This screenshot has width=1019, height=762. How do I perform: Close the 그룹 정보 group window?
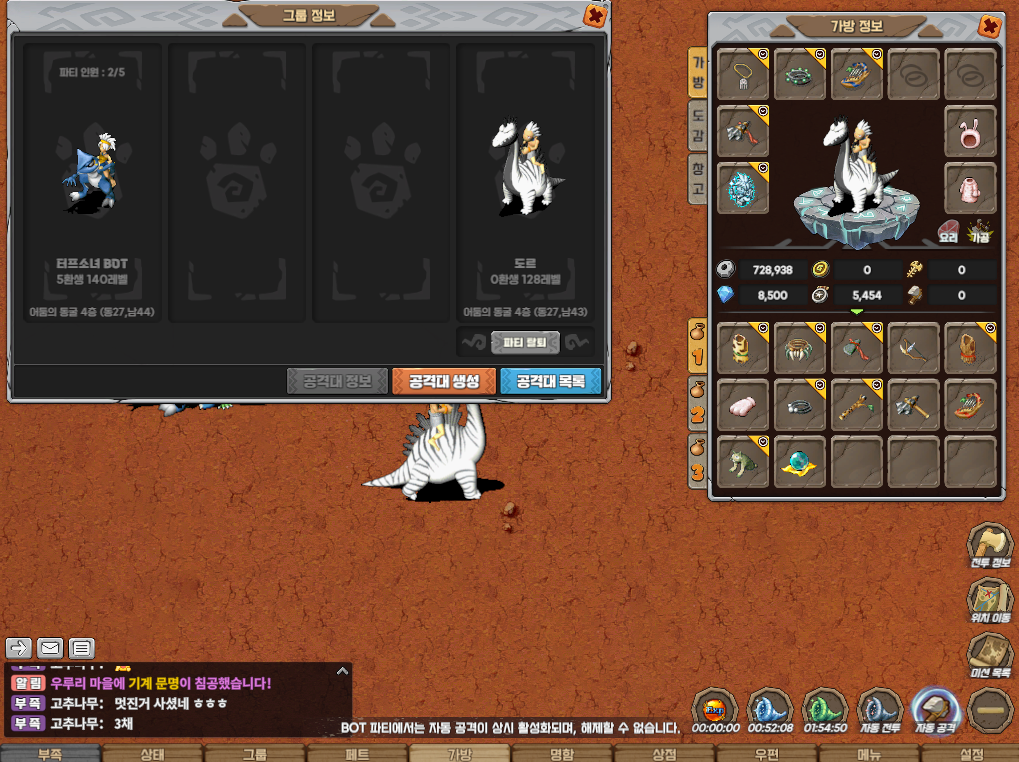(594, 16)
